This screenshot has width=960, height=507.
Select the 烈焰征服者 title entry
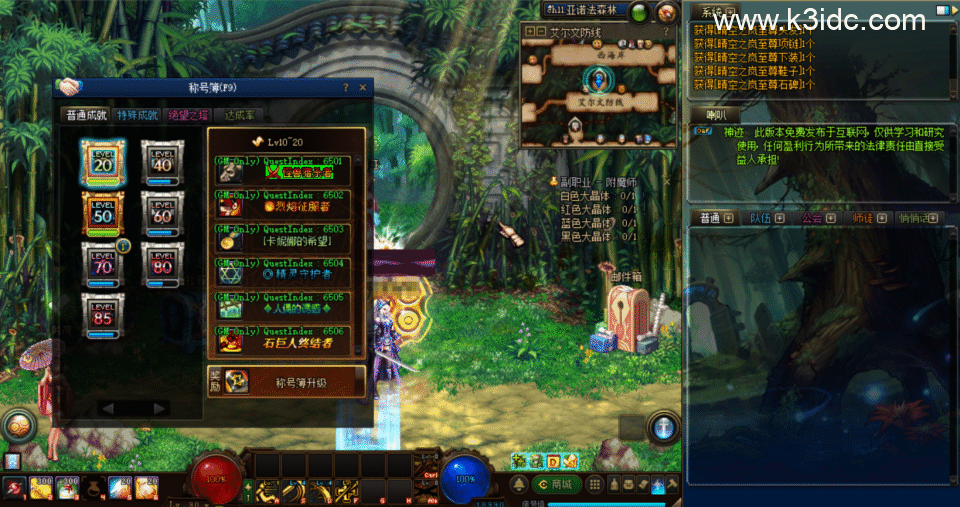coord(286,204)
